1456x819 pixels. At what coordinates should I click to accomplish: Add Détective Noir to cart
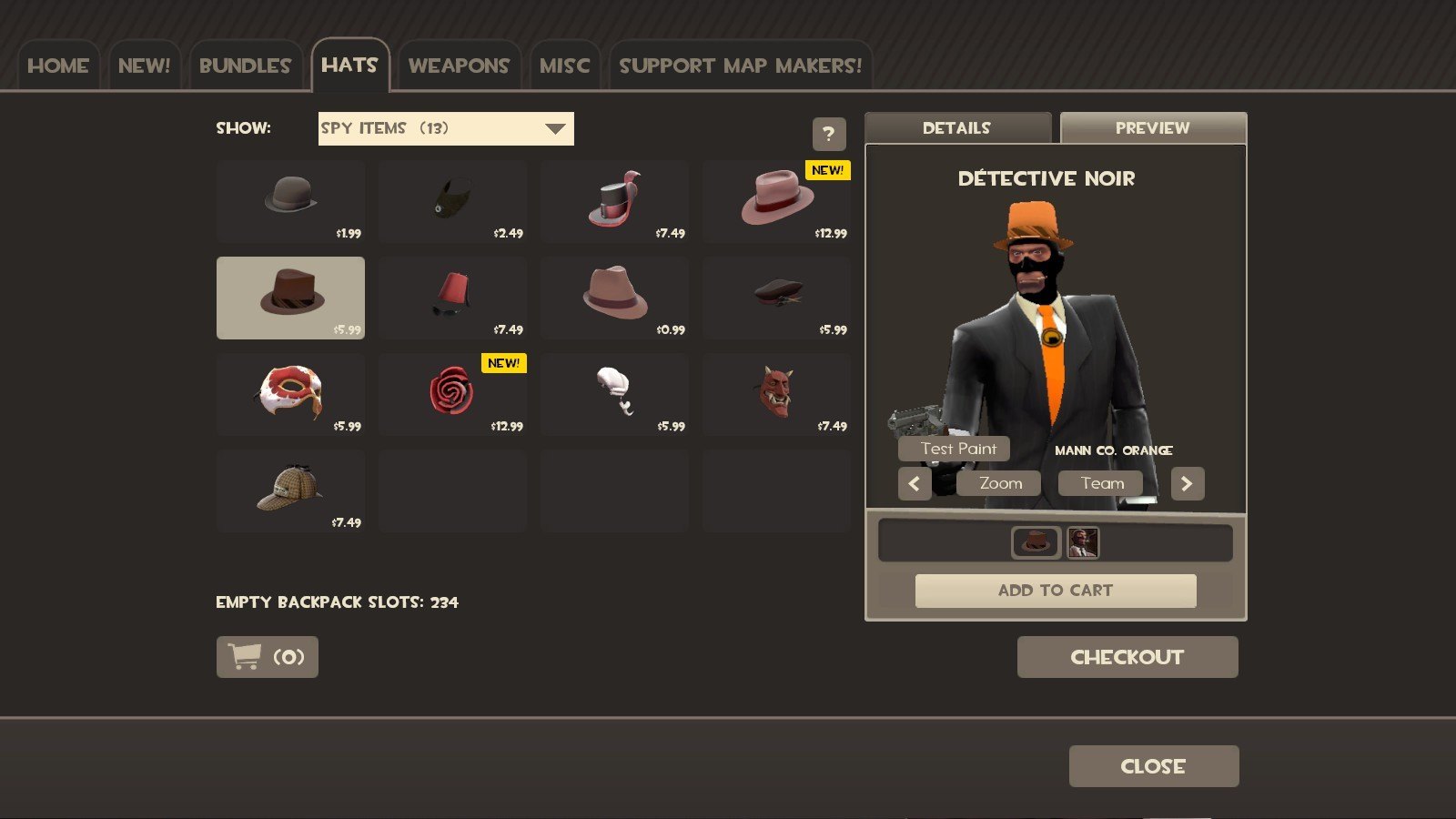coord(1055,591)
